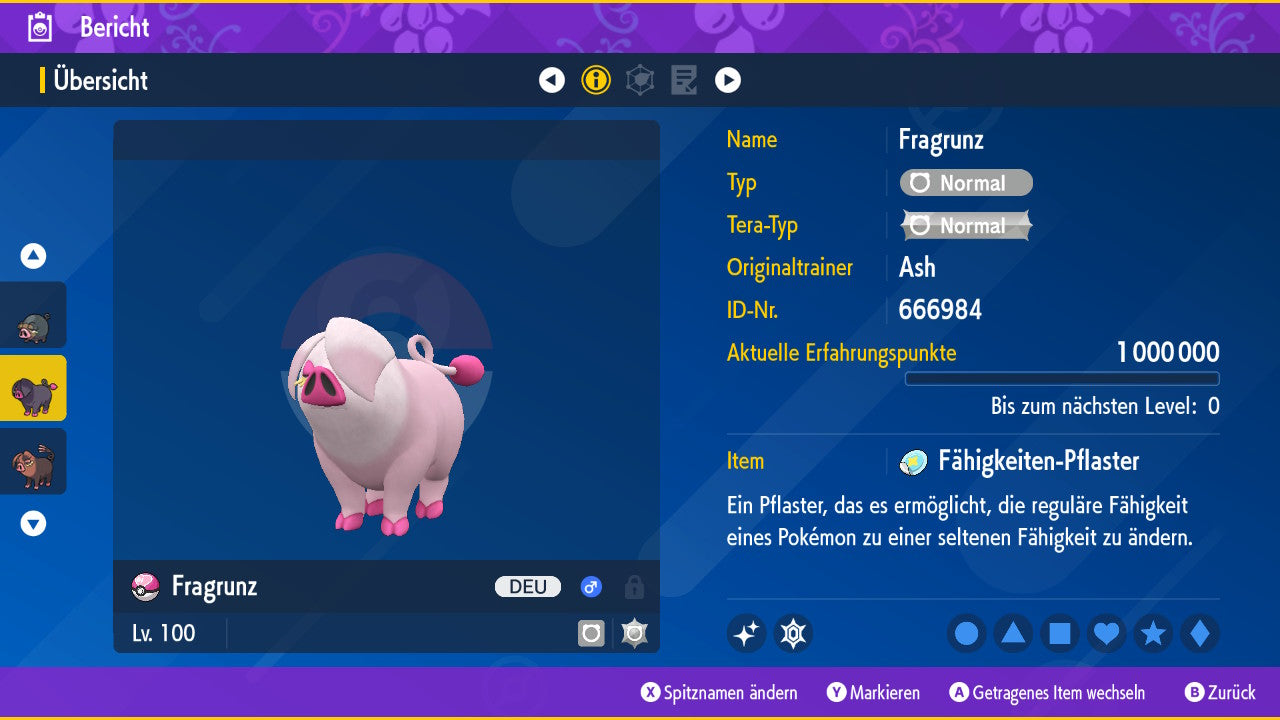Toggle the triangle marking

1013,633
